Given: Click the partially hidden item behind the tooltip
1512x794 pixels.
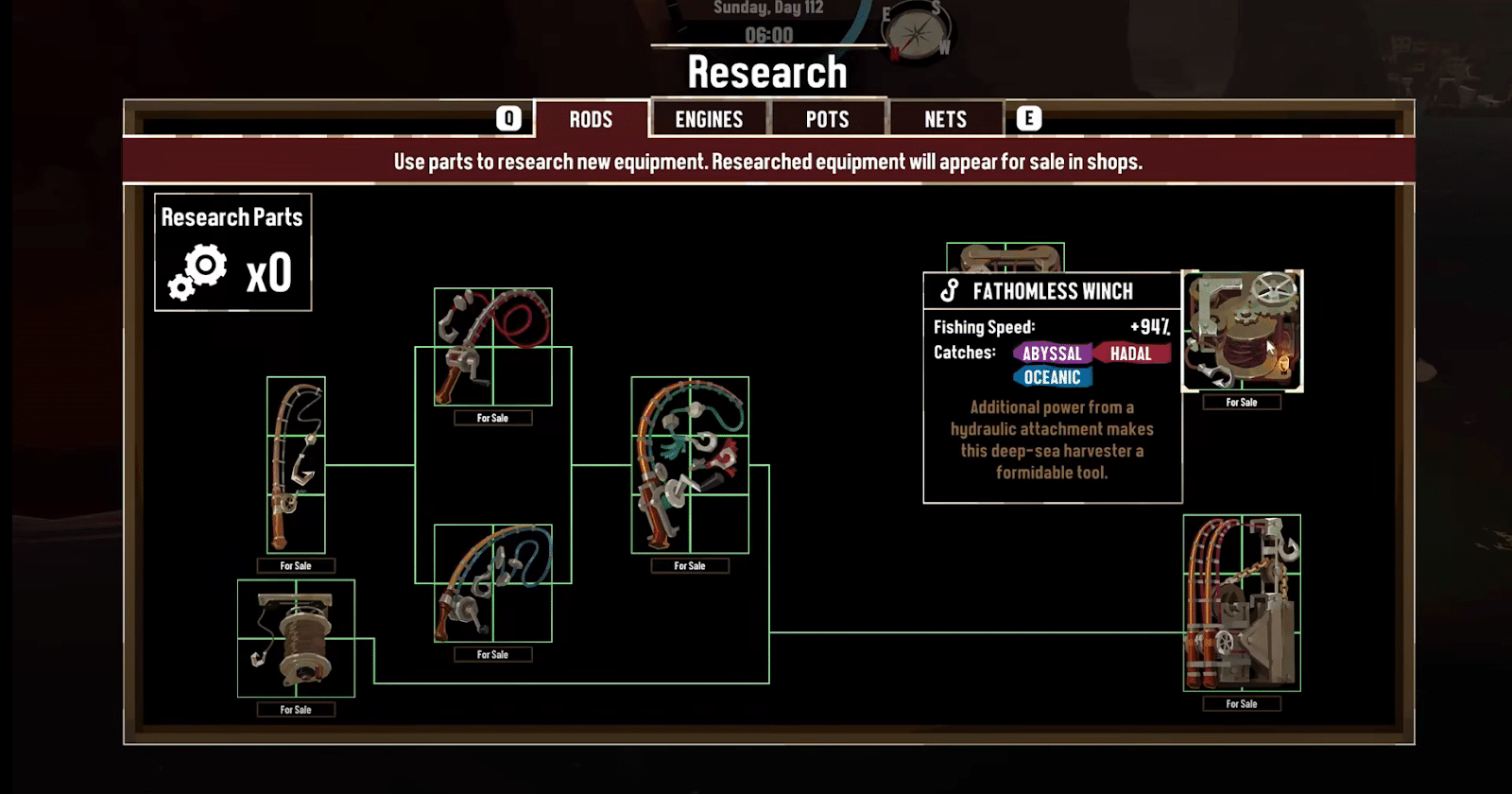Looking at the screenshot, I should (x=1005, y=257).
